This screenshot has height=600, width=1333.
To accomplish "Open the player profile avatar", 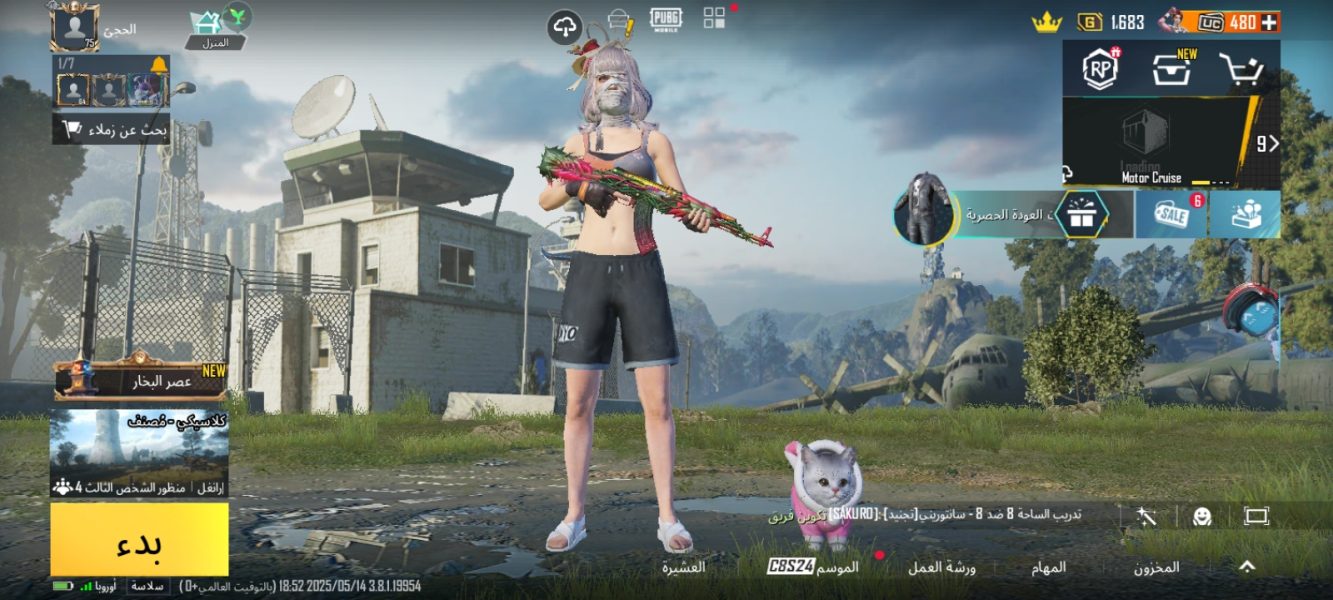I will 75,26.
